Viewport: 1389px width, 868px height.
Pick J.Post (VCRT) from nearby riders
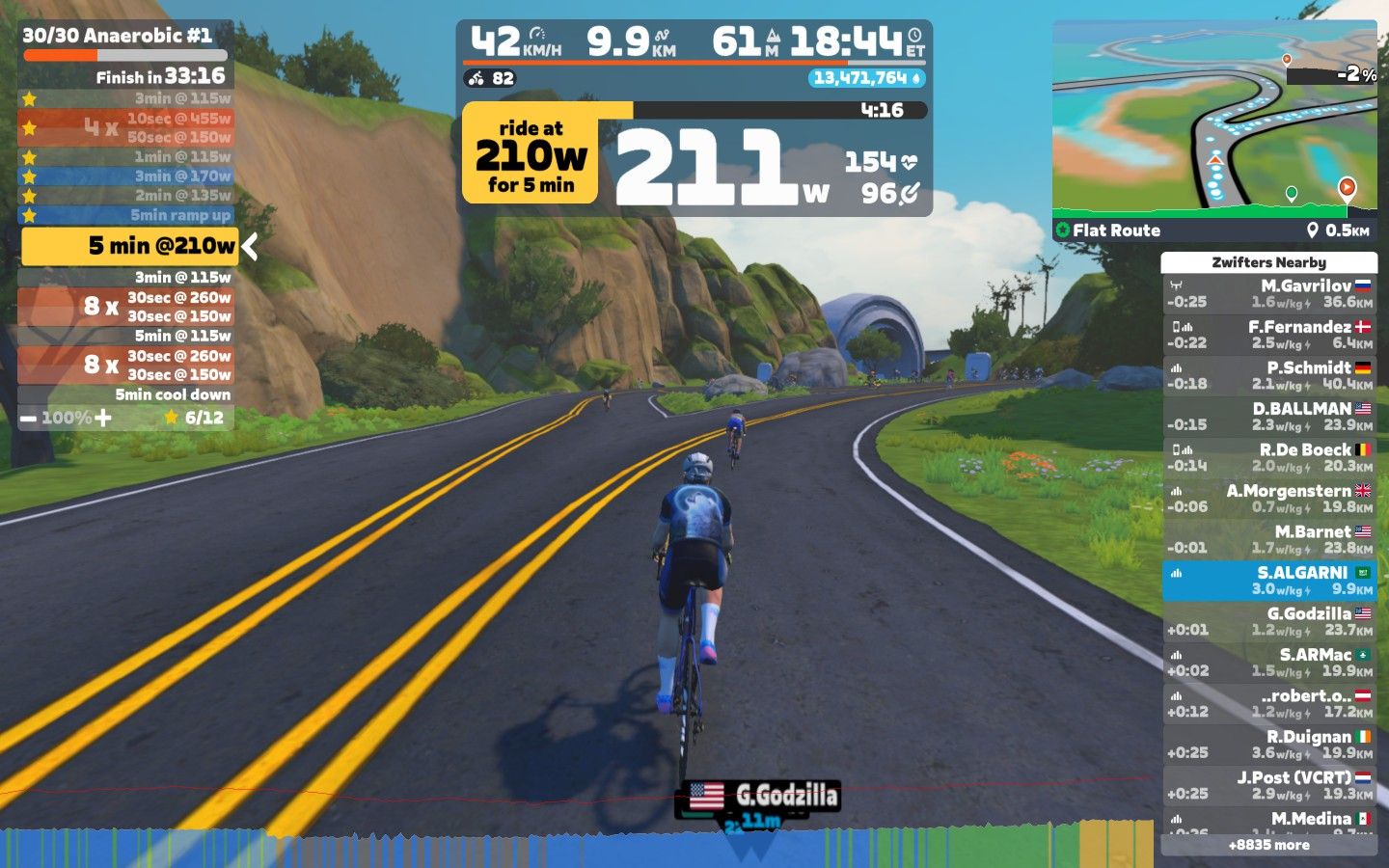(1268, 785)
